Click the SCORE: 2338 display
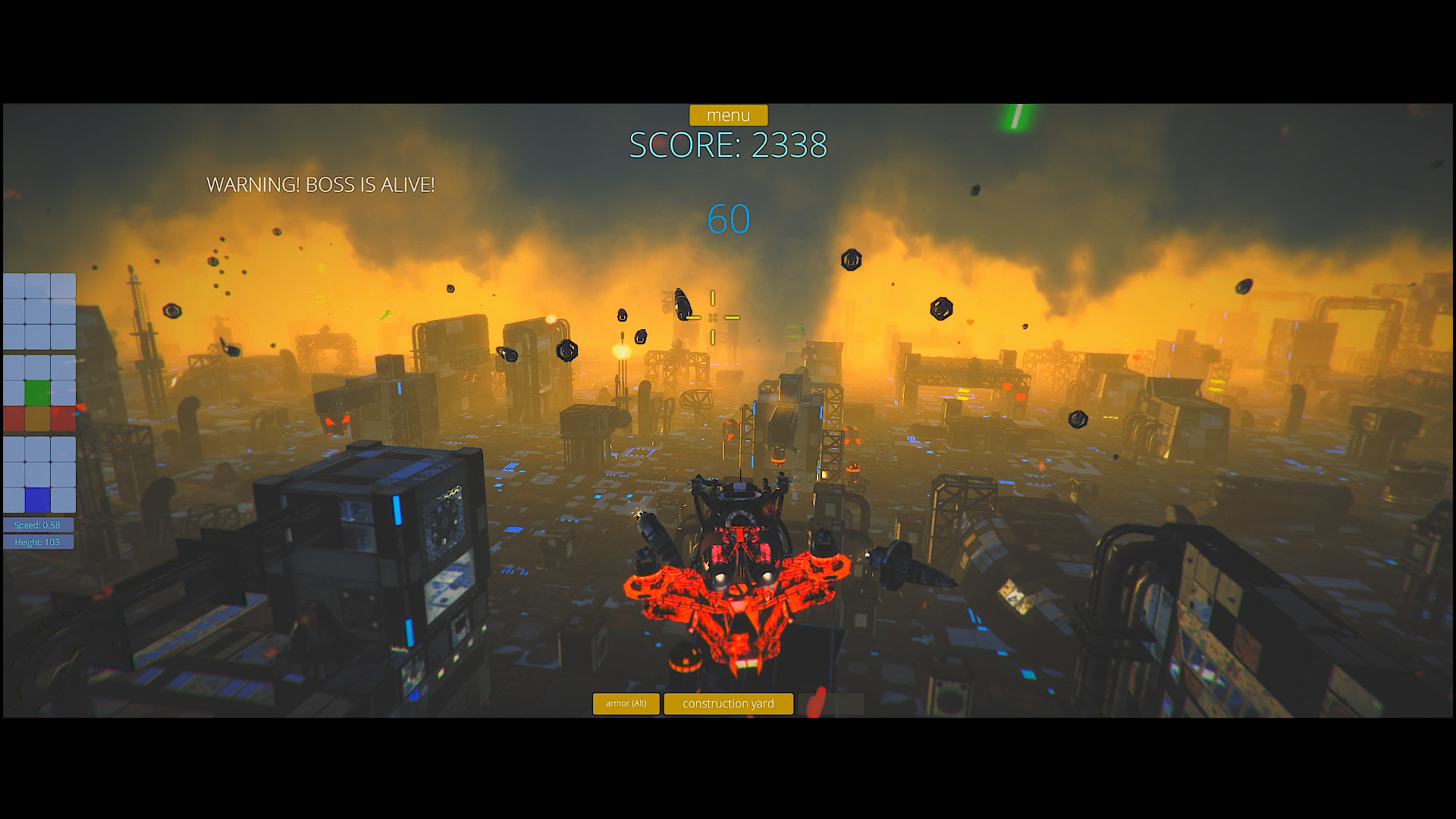Image resolution: width=1456 pixels, height=819 pixels. 728,146
